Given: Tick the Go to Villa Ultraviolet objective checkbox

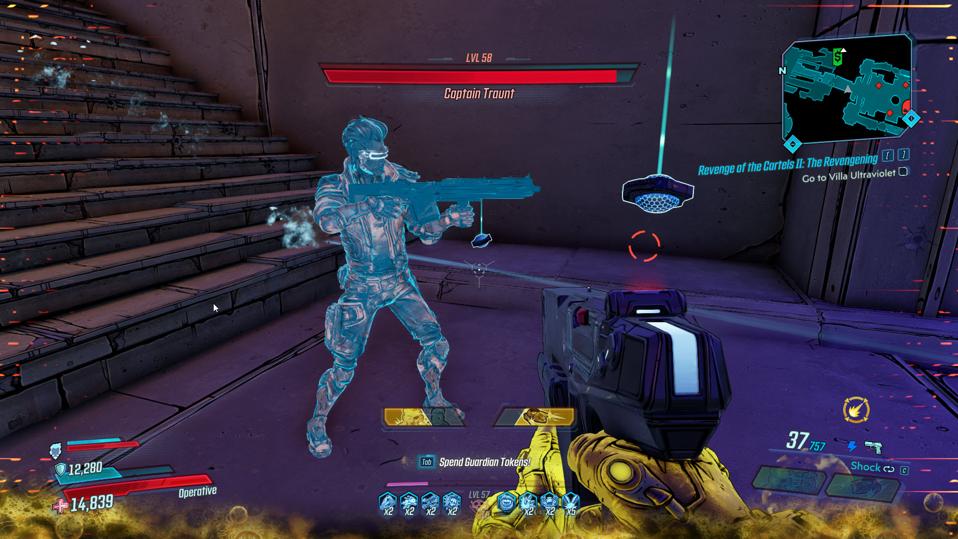Looking at the screenshot, I should point(903,172).
